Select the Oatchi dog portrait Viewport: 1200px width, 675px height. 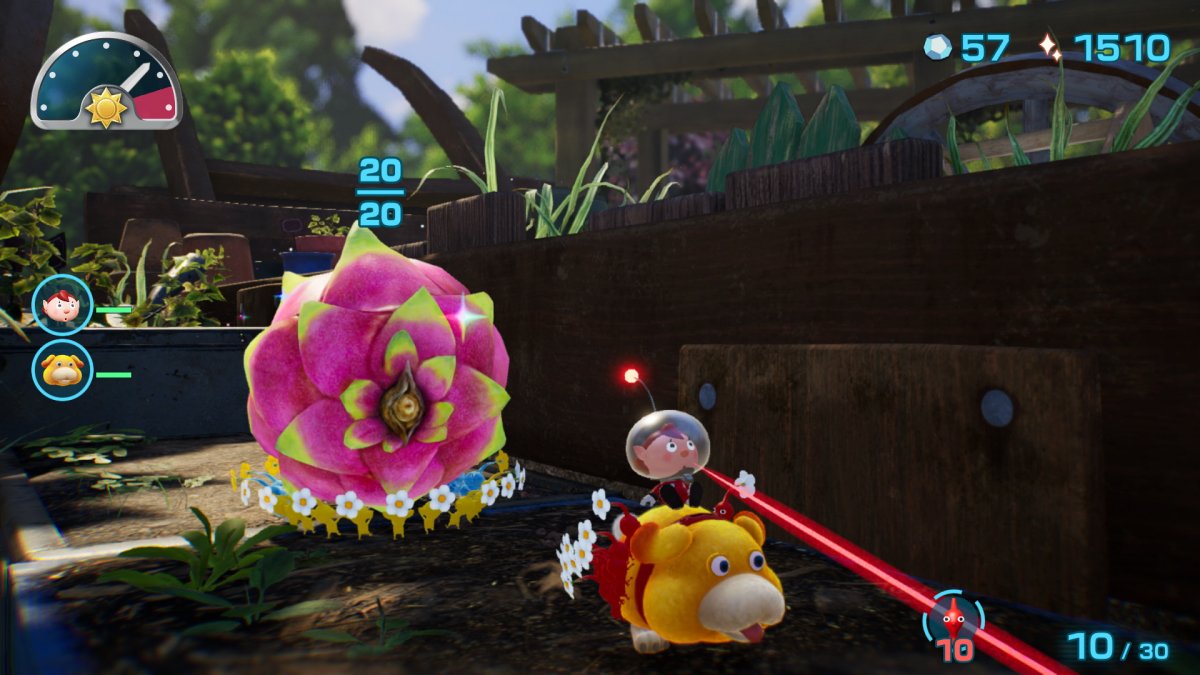coord(62,370)
